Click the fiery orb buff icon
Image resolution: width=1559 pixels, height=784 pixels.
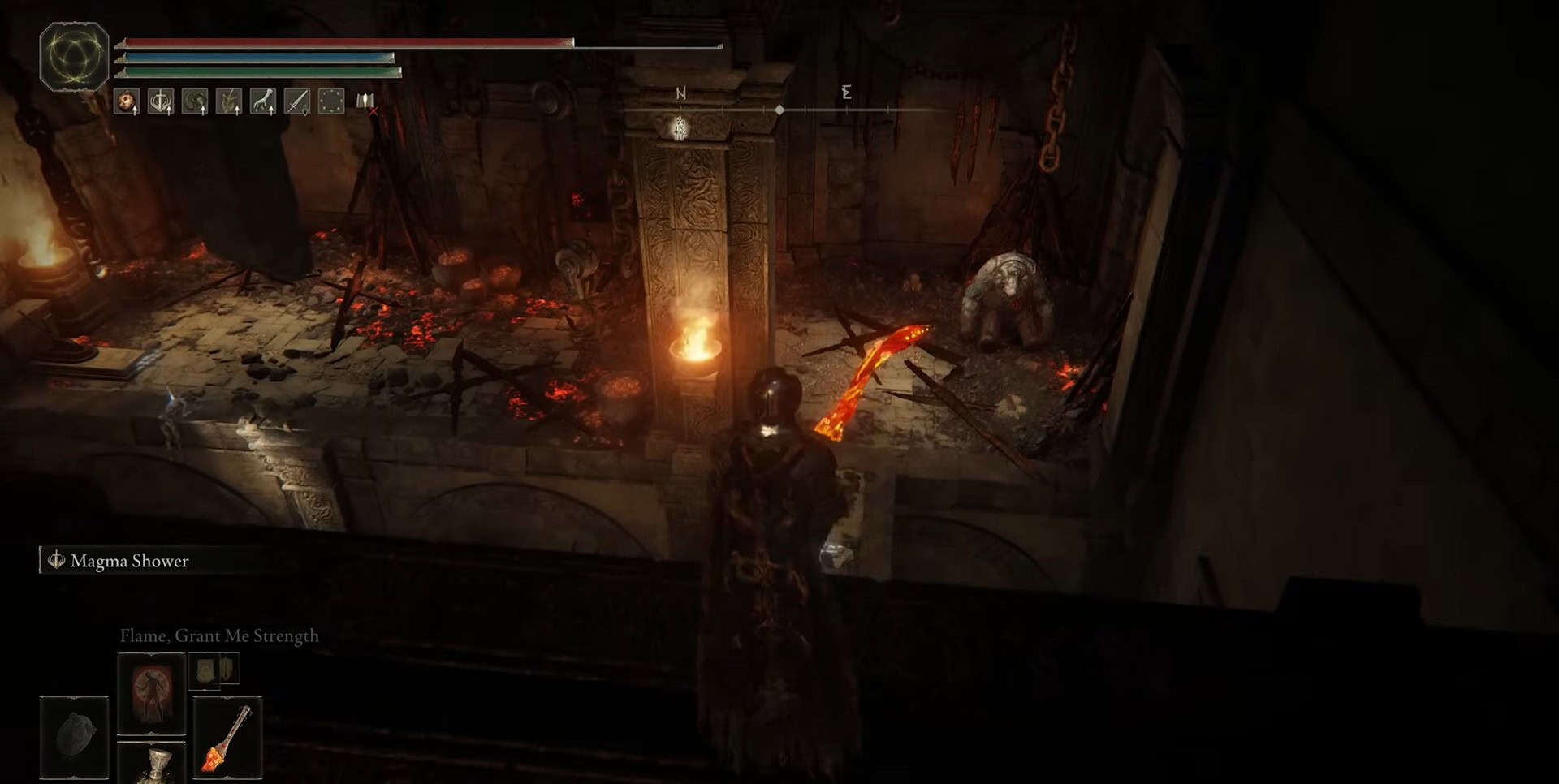tap(127, 101)
